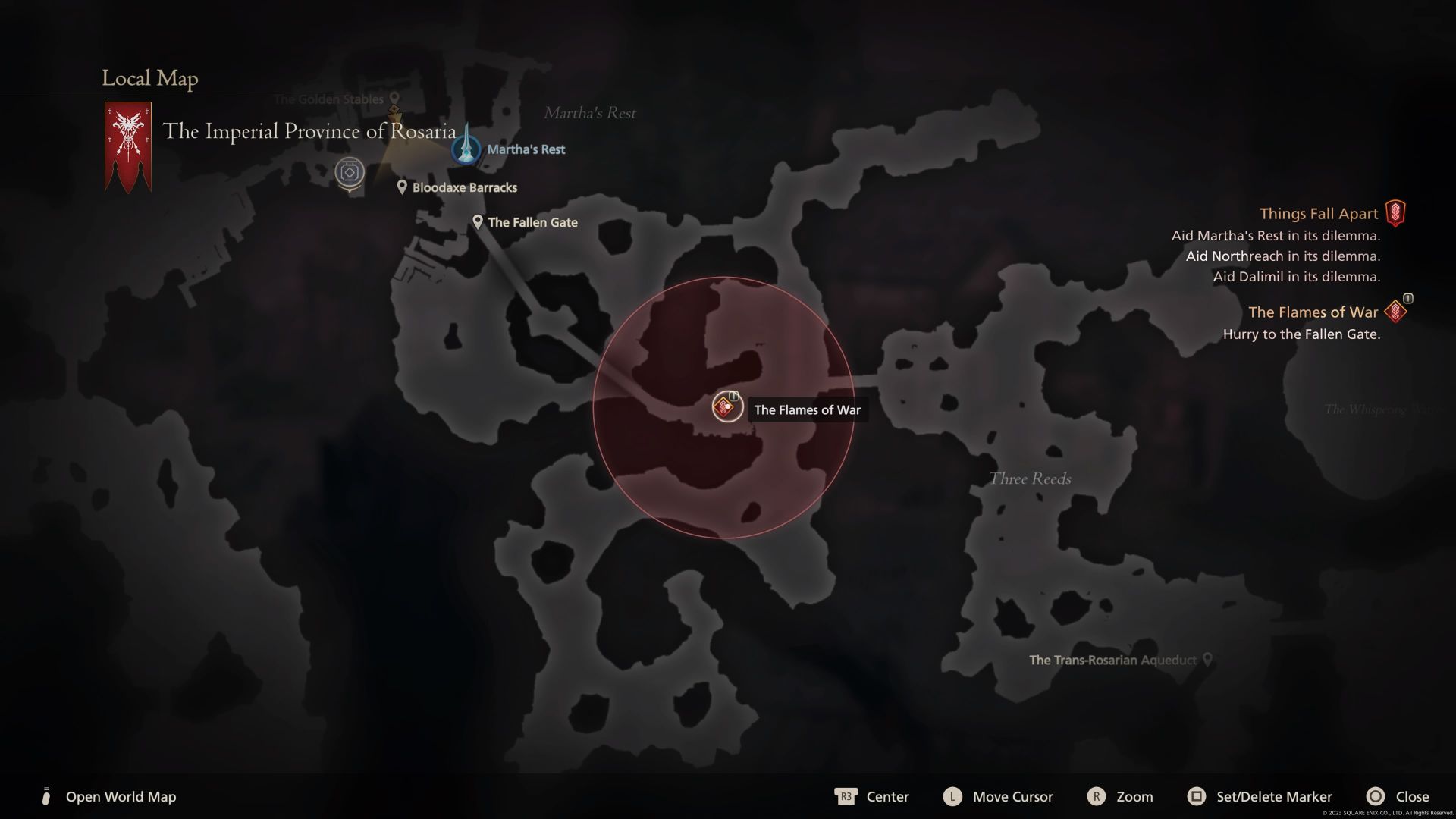This screenshot has width=1456, height=819.
Task: Select Martha's Rest obelisk marker
Action: coord(466,147)
